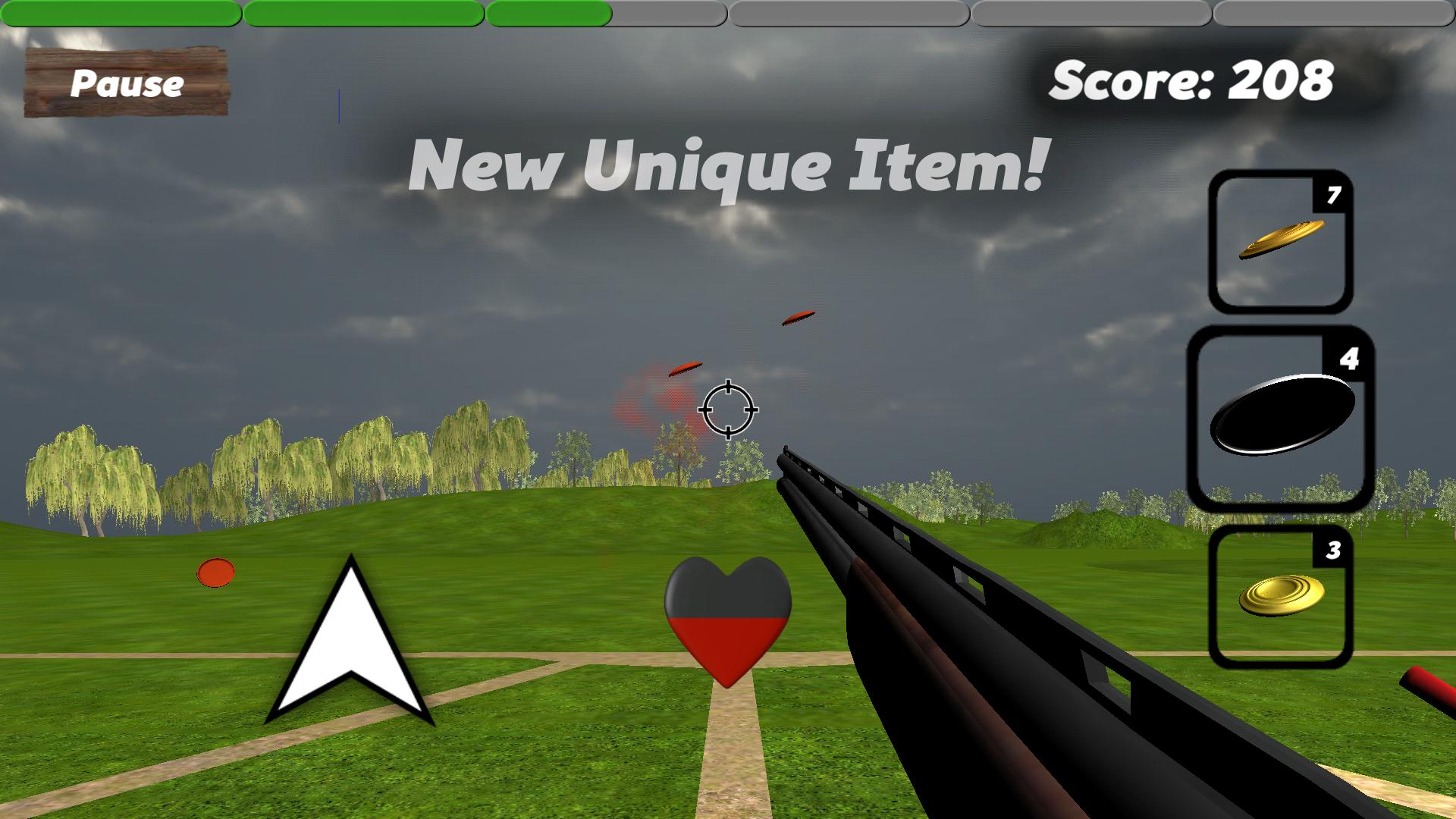Select the second level tab at the top
This screenshot has height=819, width=1456.
[364, 12]
